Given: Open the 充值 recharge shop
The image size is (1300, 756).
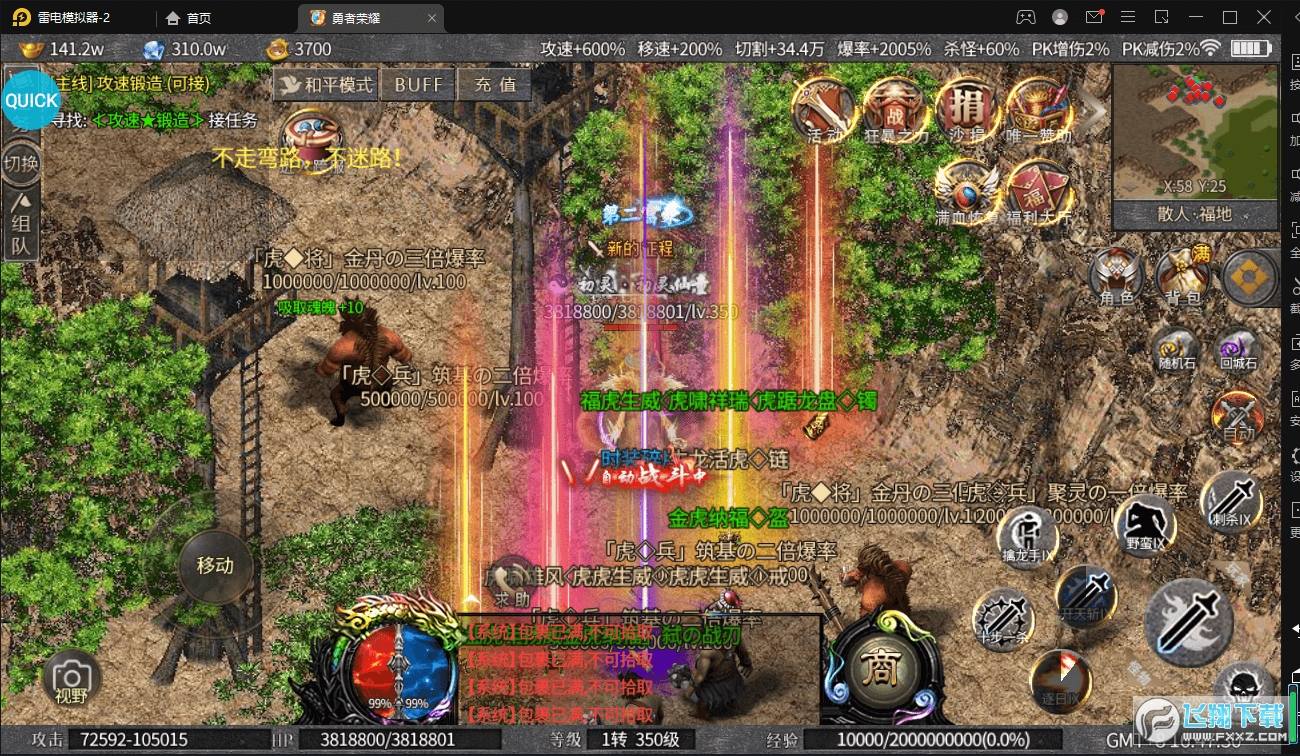Looking at the screenshot, I should tap(495, 85).
